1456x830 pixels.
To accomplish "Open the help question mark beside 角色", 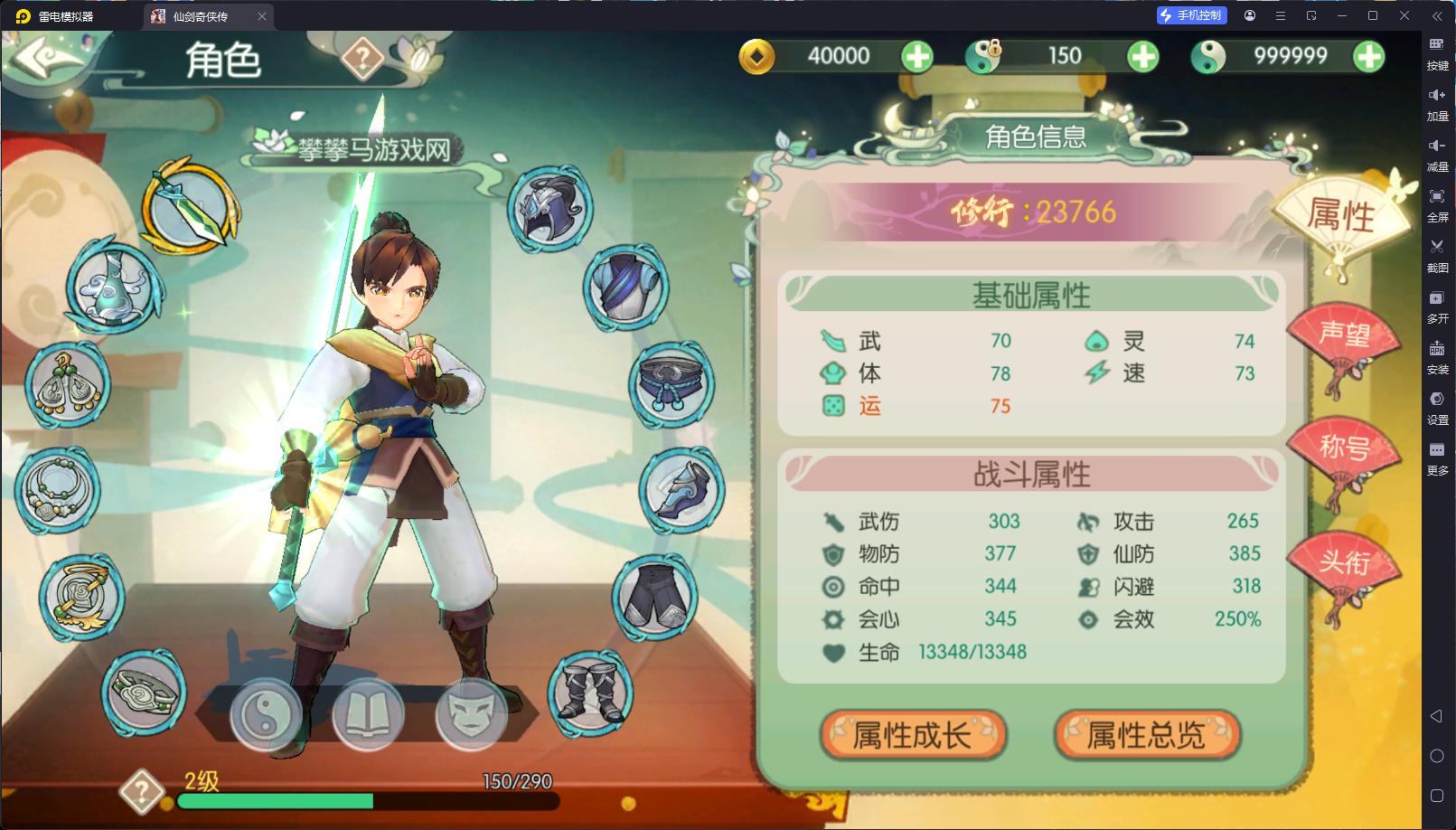I will pos(362,60).
